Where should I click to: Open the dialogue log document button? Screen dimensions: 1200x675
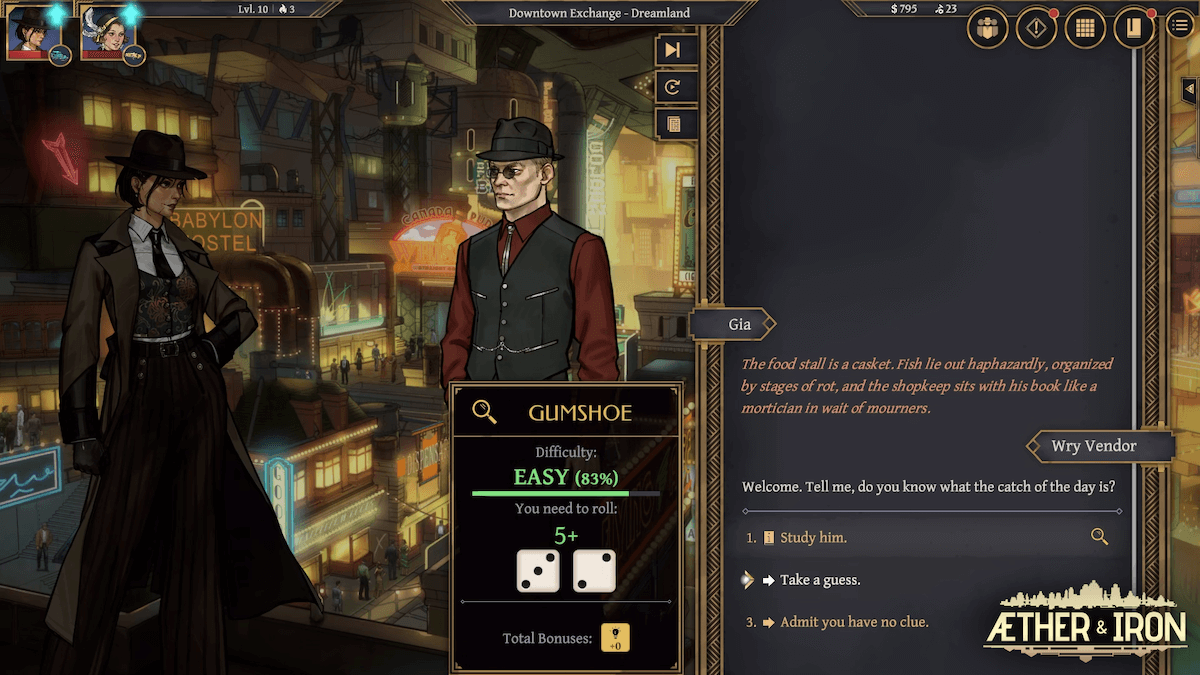pyautogui.click(x=673, y=124)
